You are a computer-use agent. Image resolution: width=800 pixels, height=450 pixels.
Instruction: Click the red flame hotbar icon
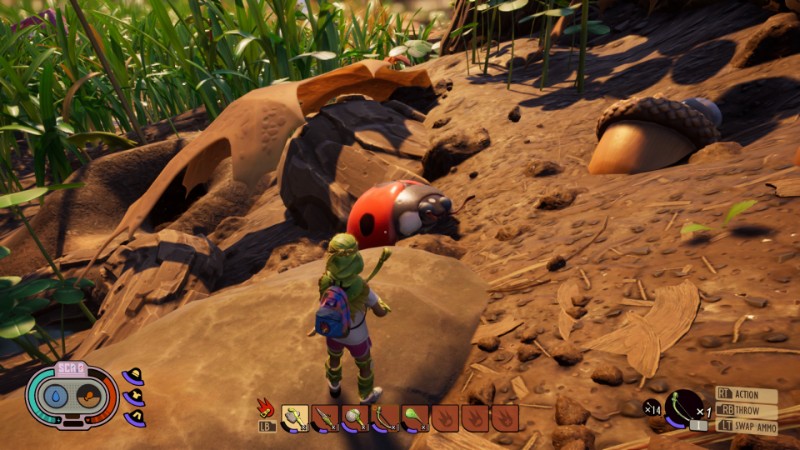[266, 408]
